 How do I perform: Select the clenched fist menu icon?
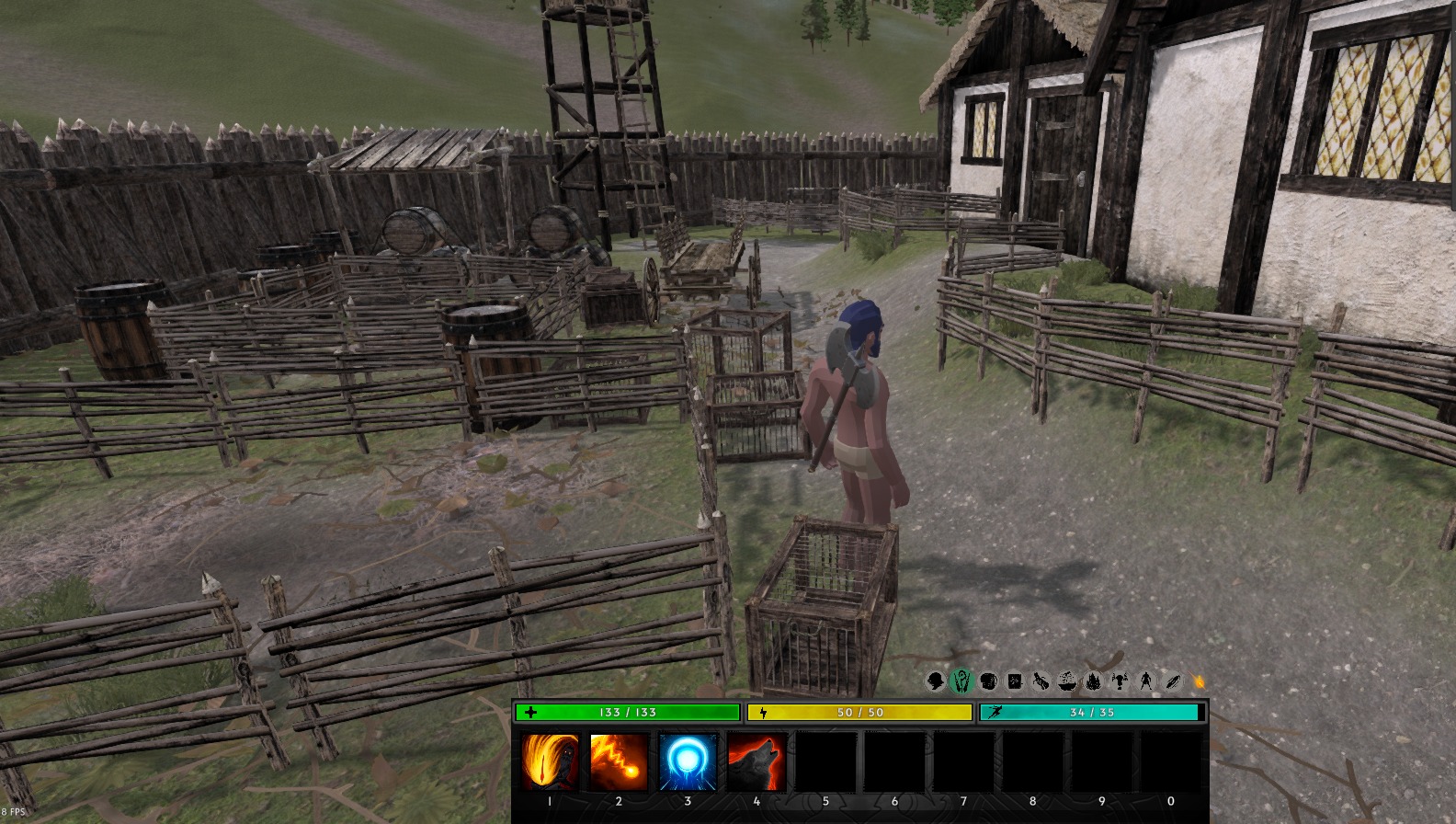point(988,681)
